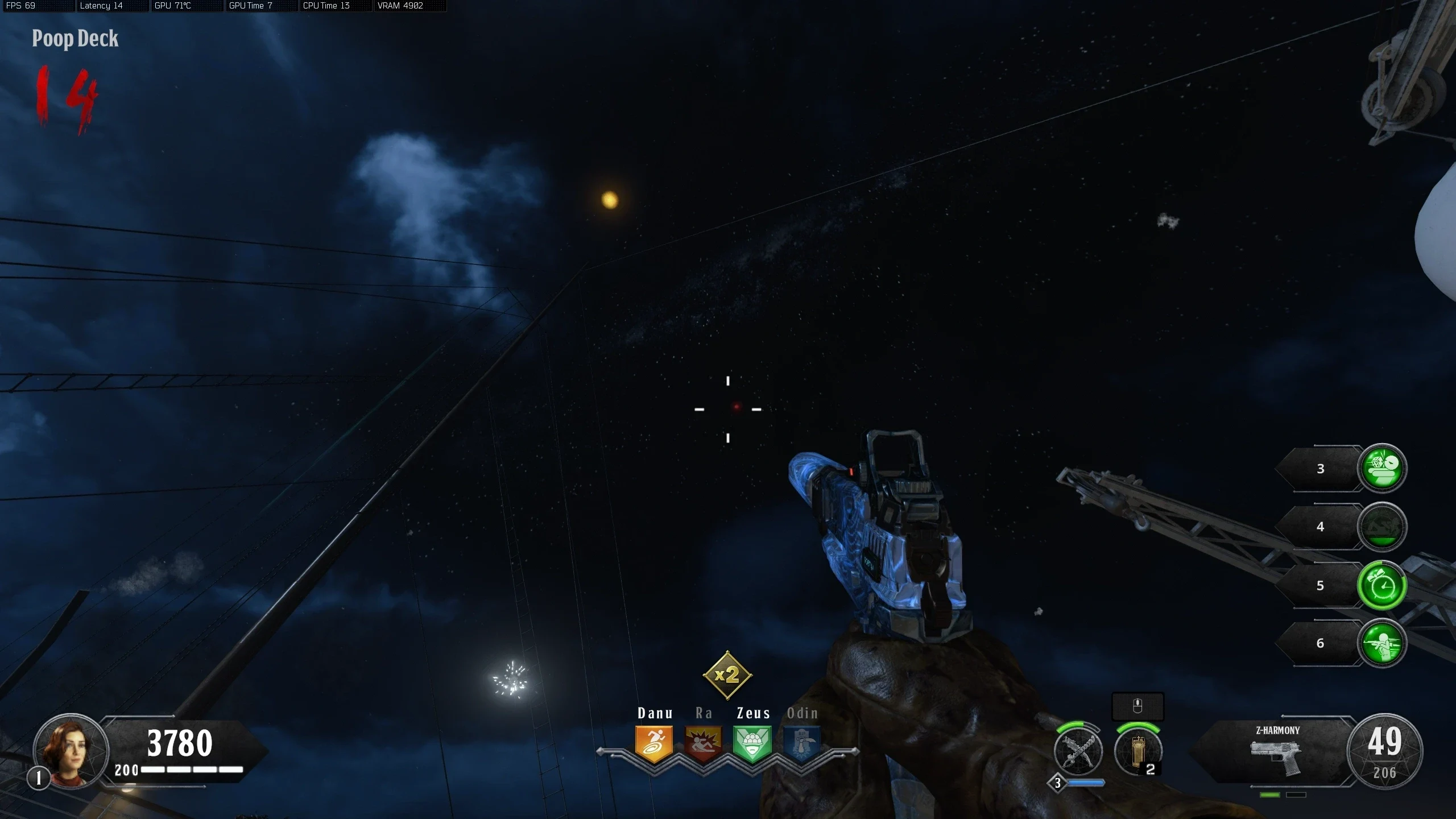Activate the alarm clock elixir in slot 5
The image size is (1456, 819).
point(1382,585)
